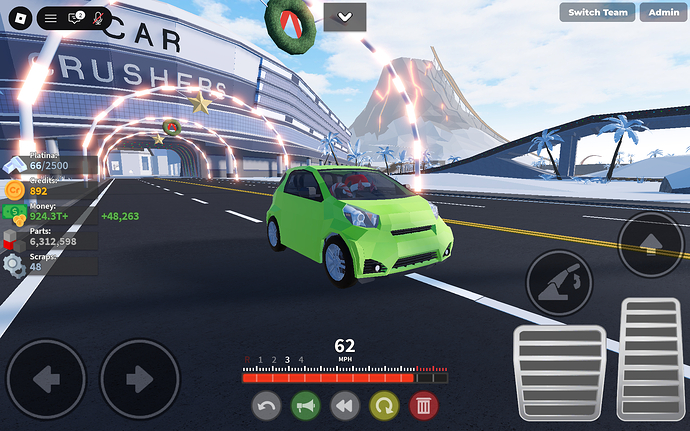Steer right with the right arrow button
The image size is (690, 431).
pyautogui.click(x=139, y=379)
